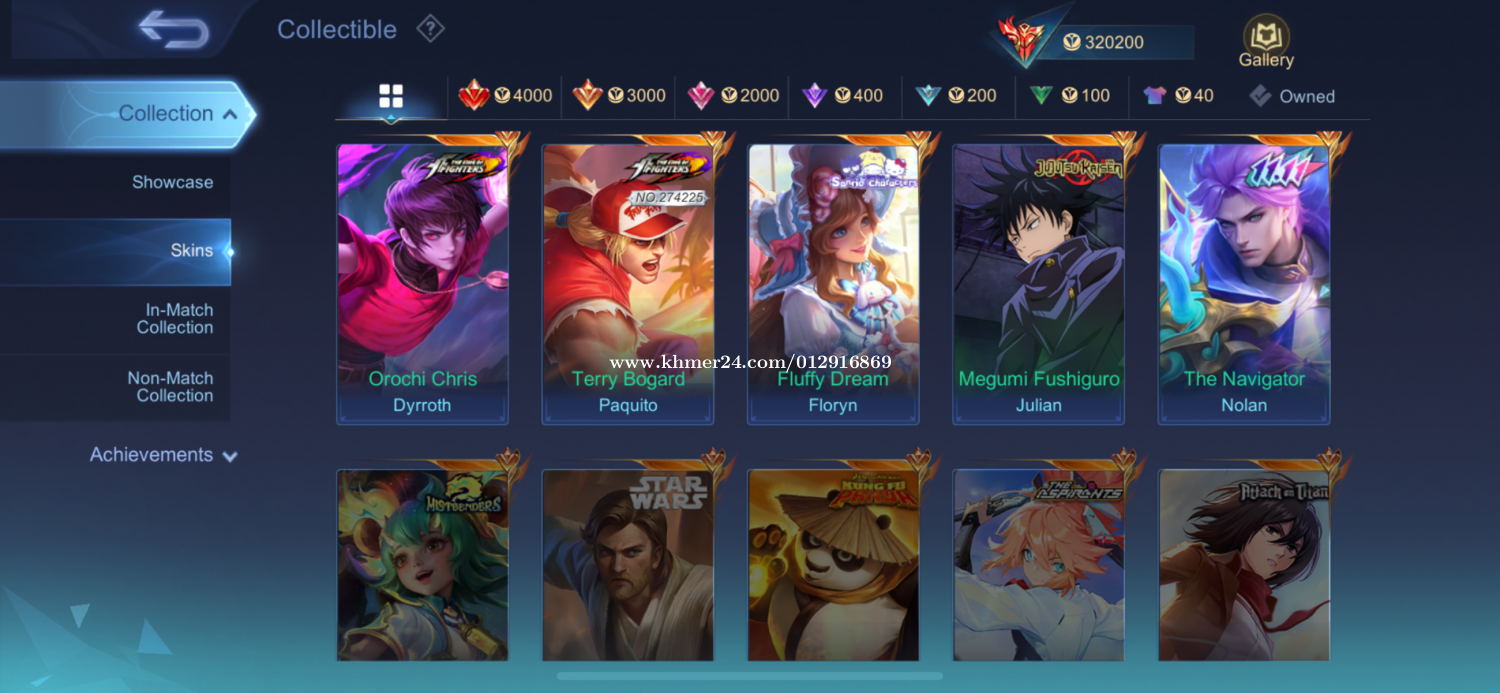
Task: Show the 2000 tier skins
Action: [733, 96]
